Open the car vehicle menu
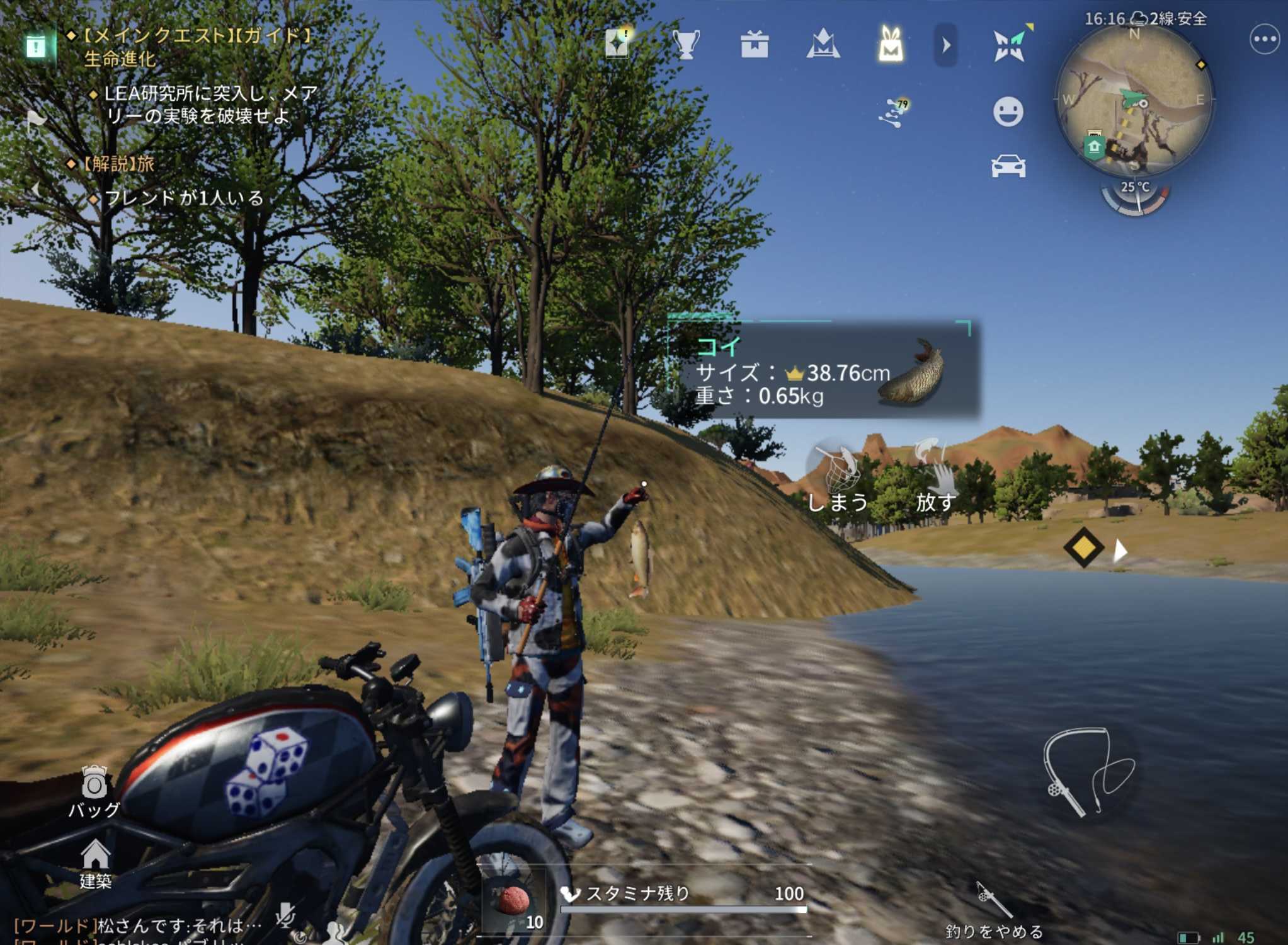1288x945 pixels. [1008, 166]
